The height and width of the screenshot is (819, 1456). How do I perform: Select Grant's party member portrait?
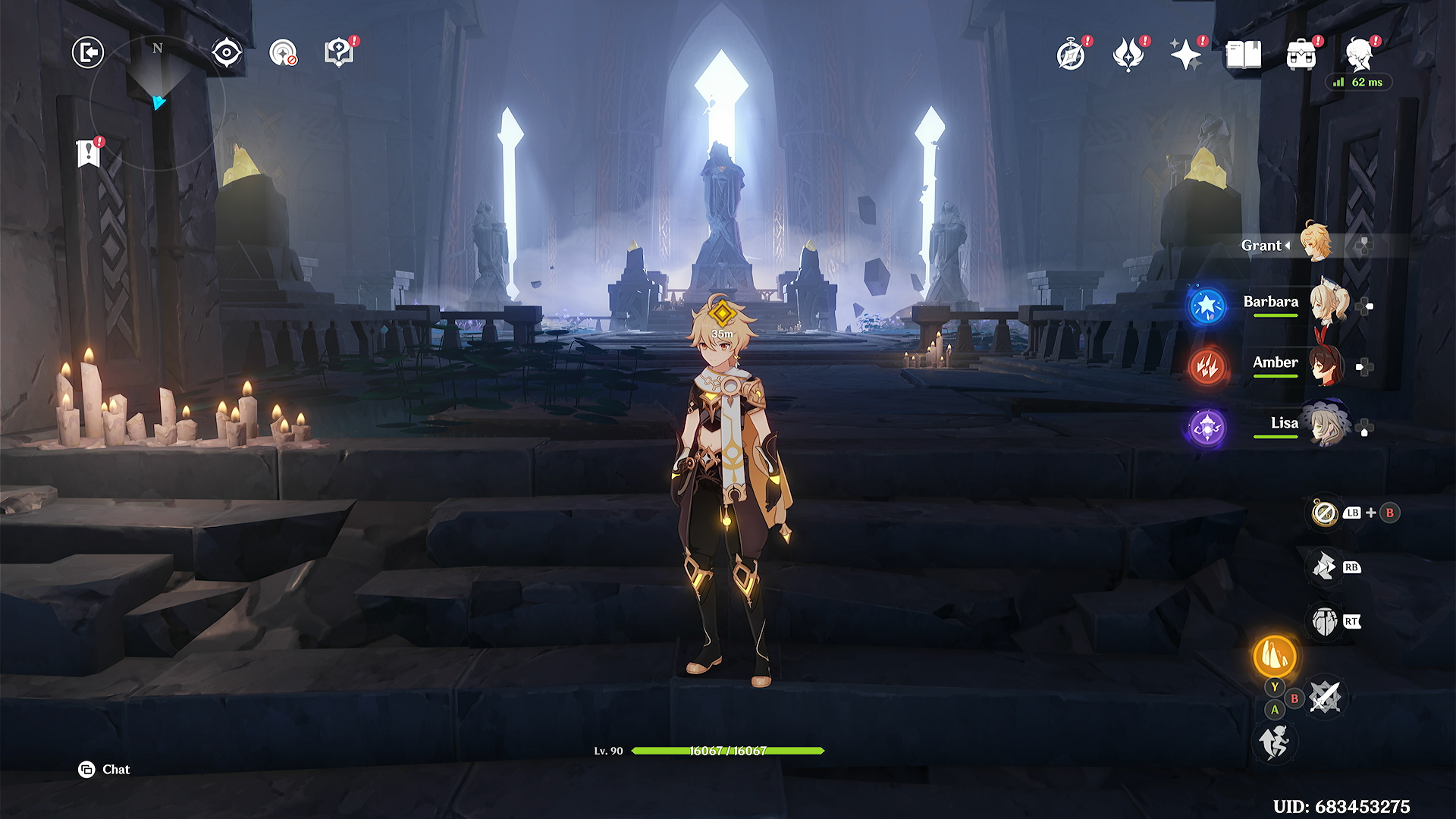[x=1315, y=243]
